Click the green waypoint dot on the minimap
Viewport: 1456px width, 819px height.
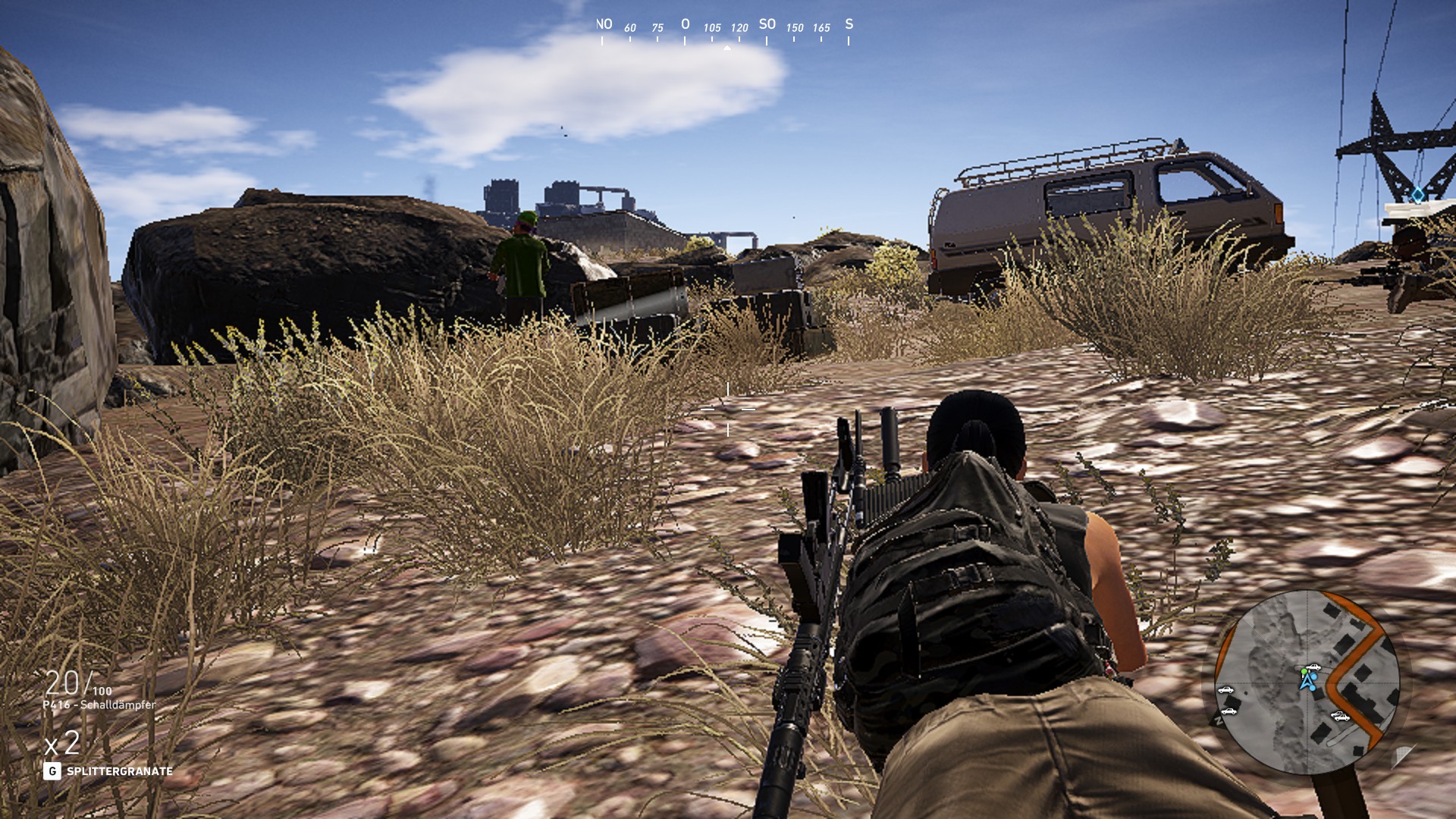point(1304,672)
